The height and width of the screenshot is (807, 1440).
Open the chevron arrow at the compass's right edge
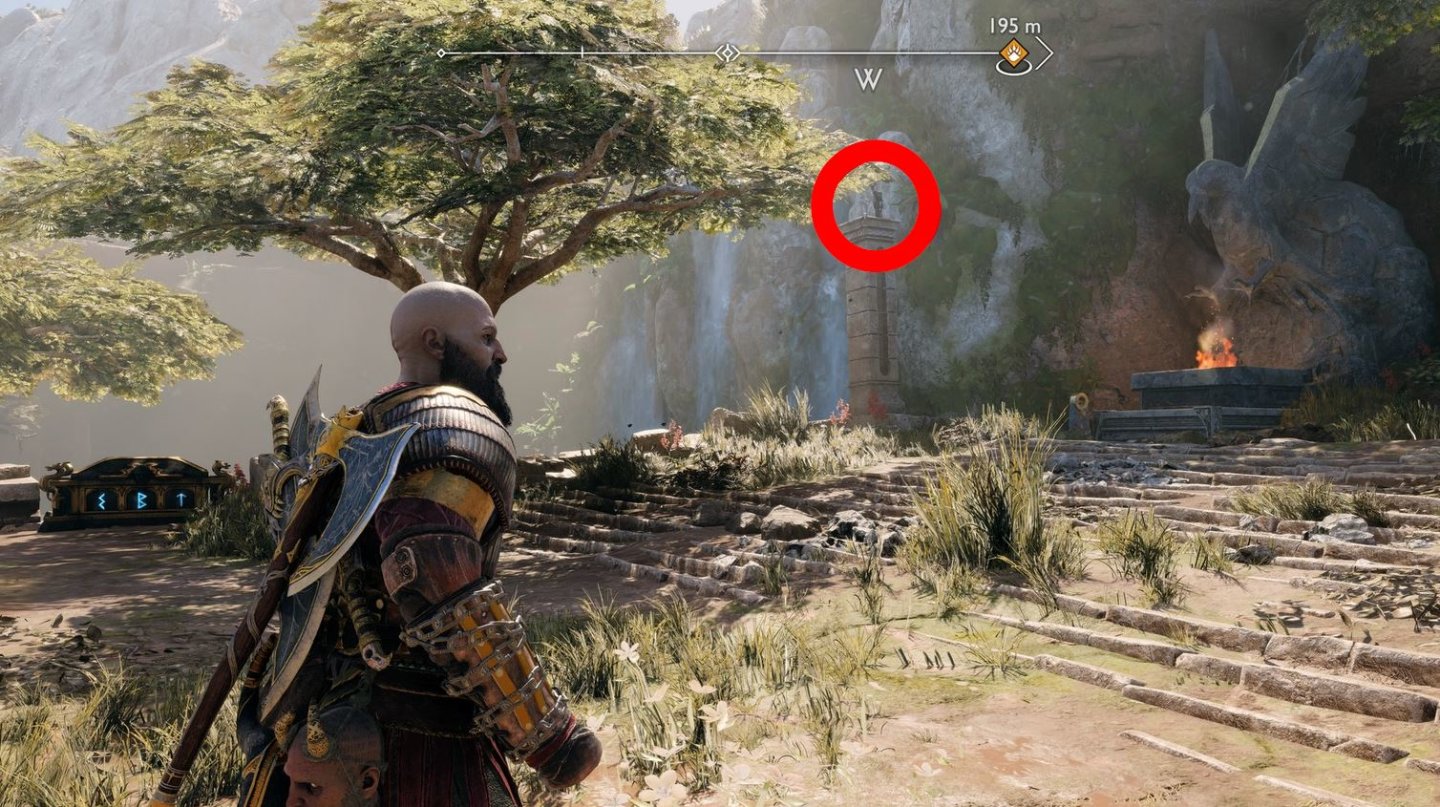1046,53
